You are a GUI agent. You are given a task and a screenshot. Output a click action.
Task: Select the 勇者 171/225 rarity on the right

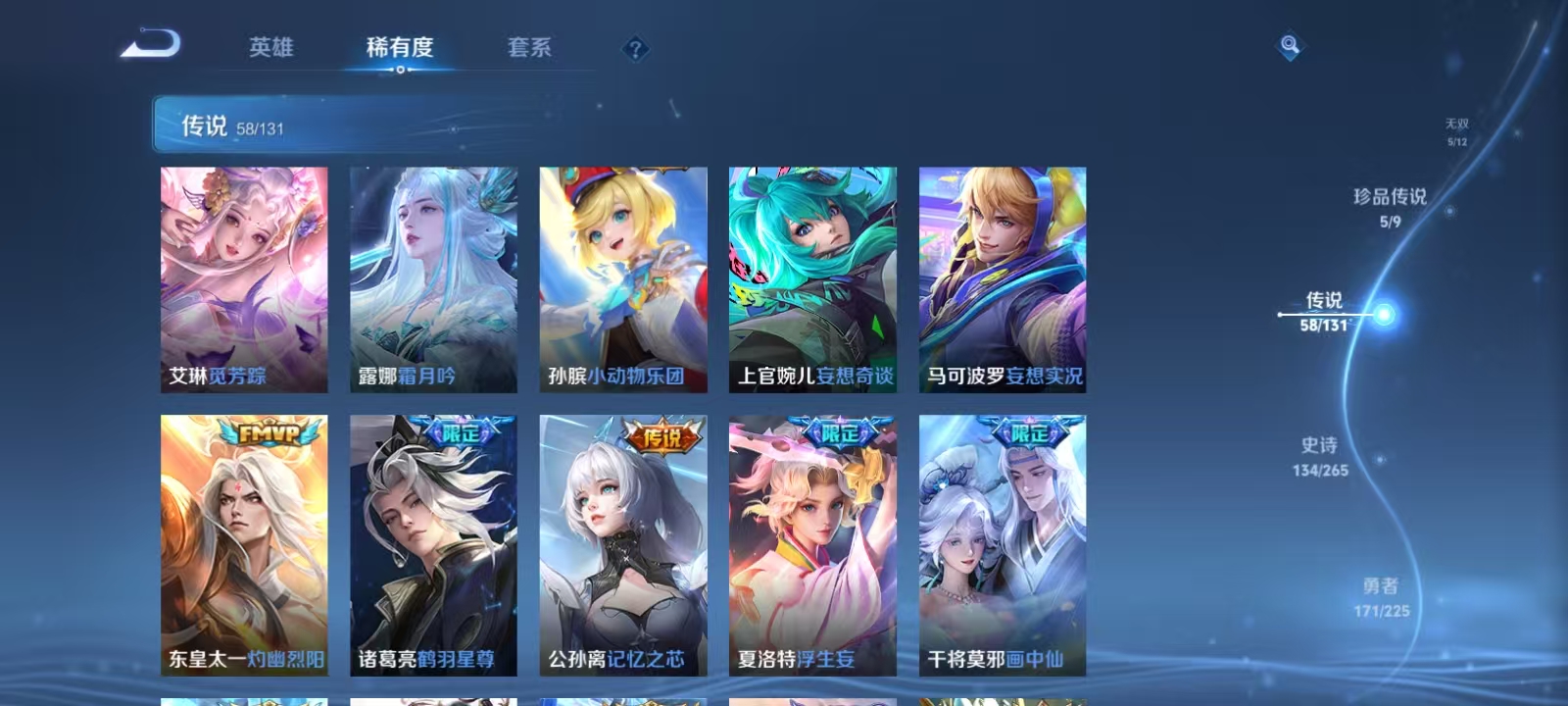coord(1380,594)
